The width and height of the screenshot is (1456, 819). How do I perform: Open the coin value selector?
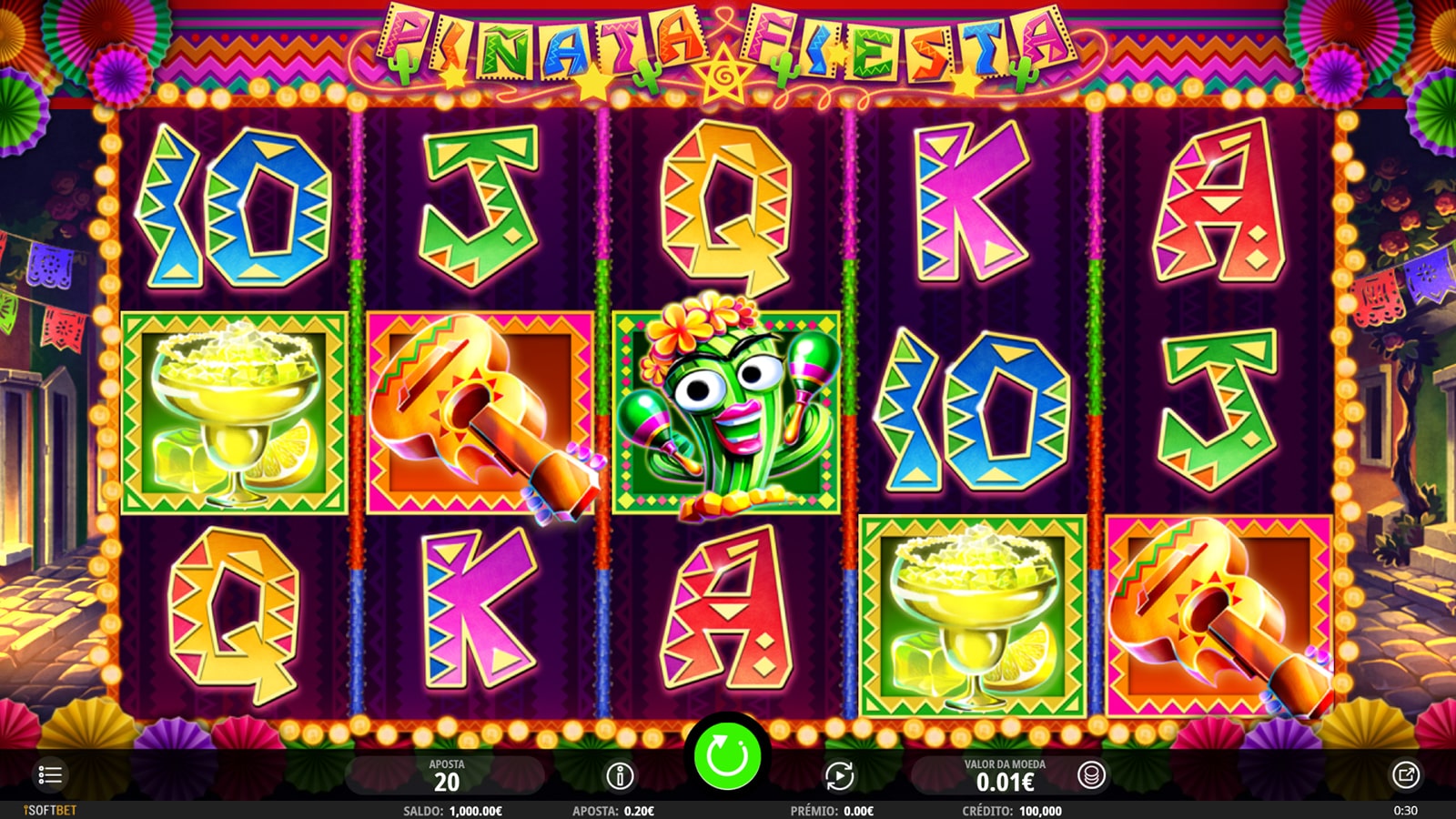pos(1090,775)
